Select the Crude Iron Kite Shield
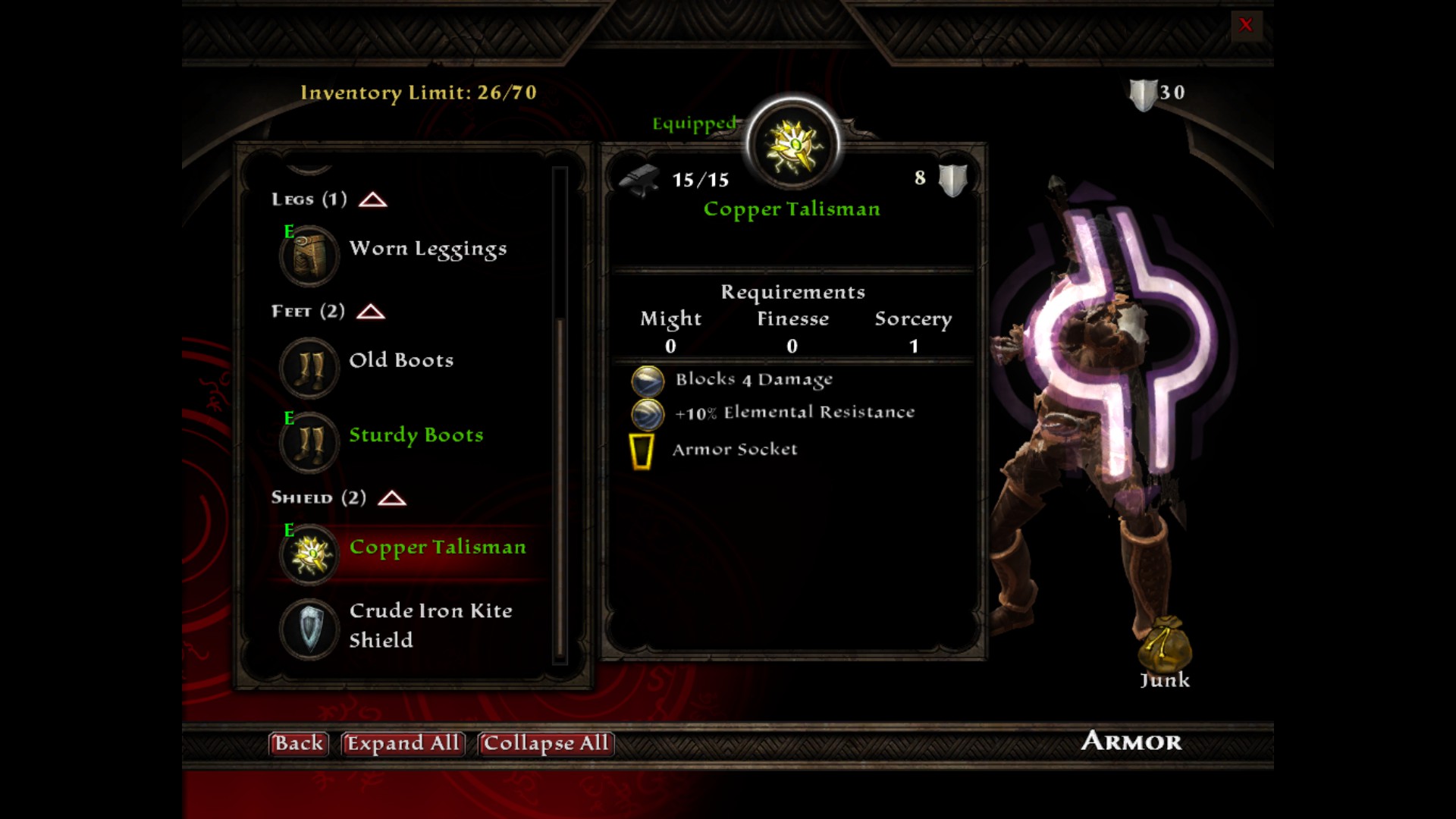Screen dimensions: 1456x819 pyautogui.click(x=430, y=625)
